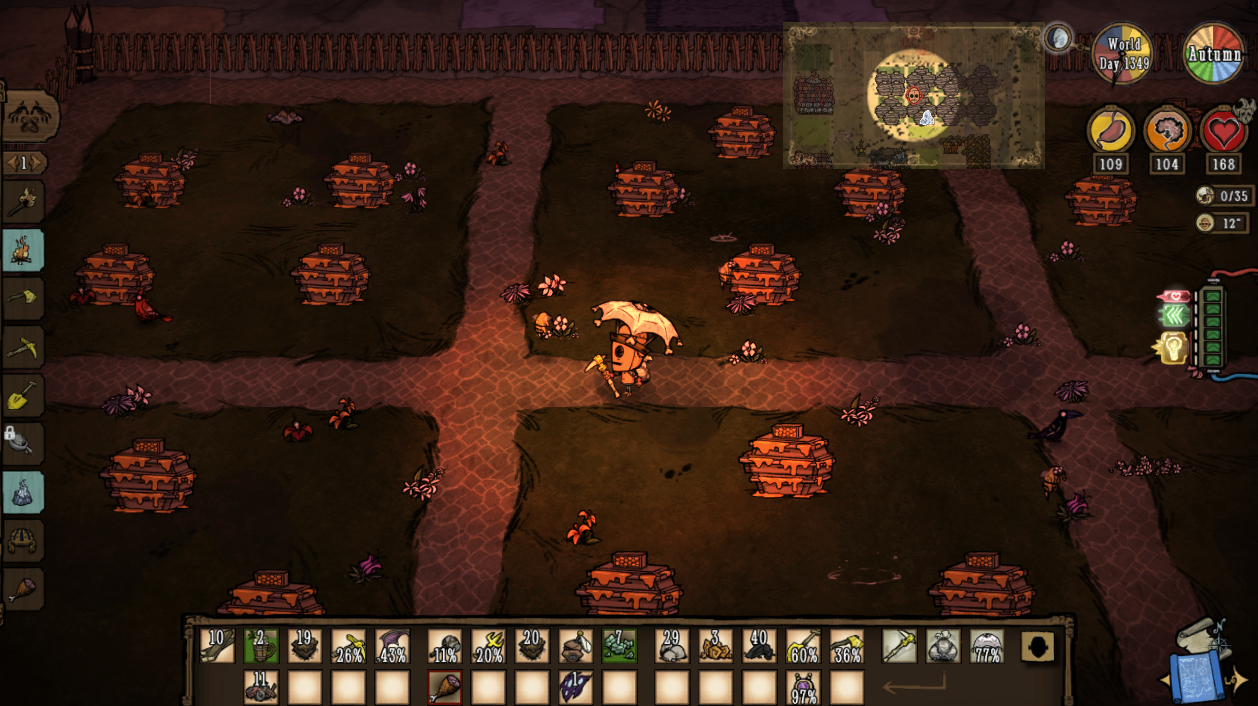The image size is (1258, 706).
Task: Pick the inventory item at 97% durability
Action: (803, 687)
